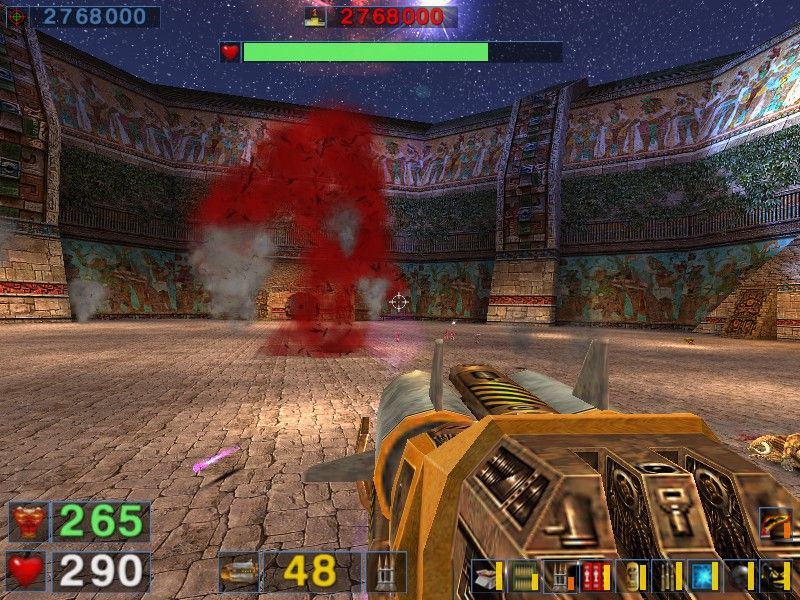800x600 pixels.
Task: Choose the black cannonball ammo slot
Action: (x=738, y=577)
